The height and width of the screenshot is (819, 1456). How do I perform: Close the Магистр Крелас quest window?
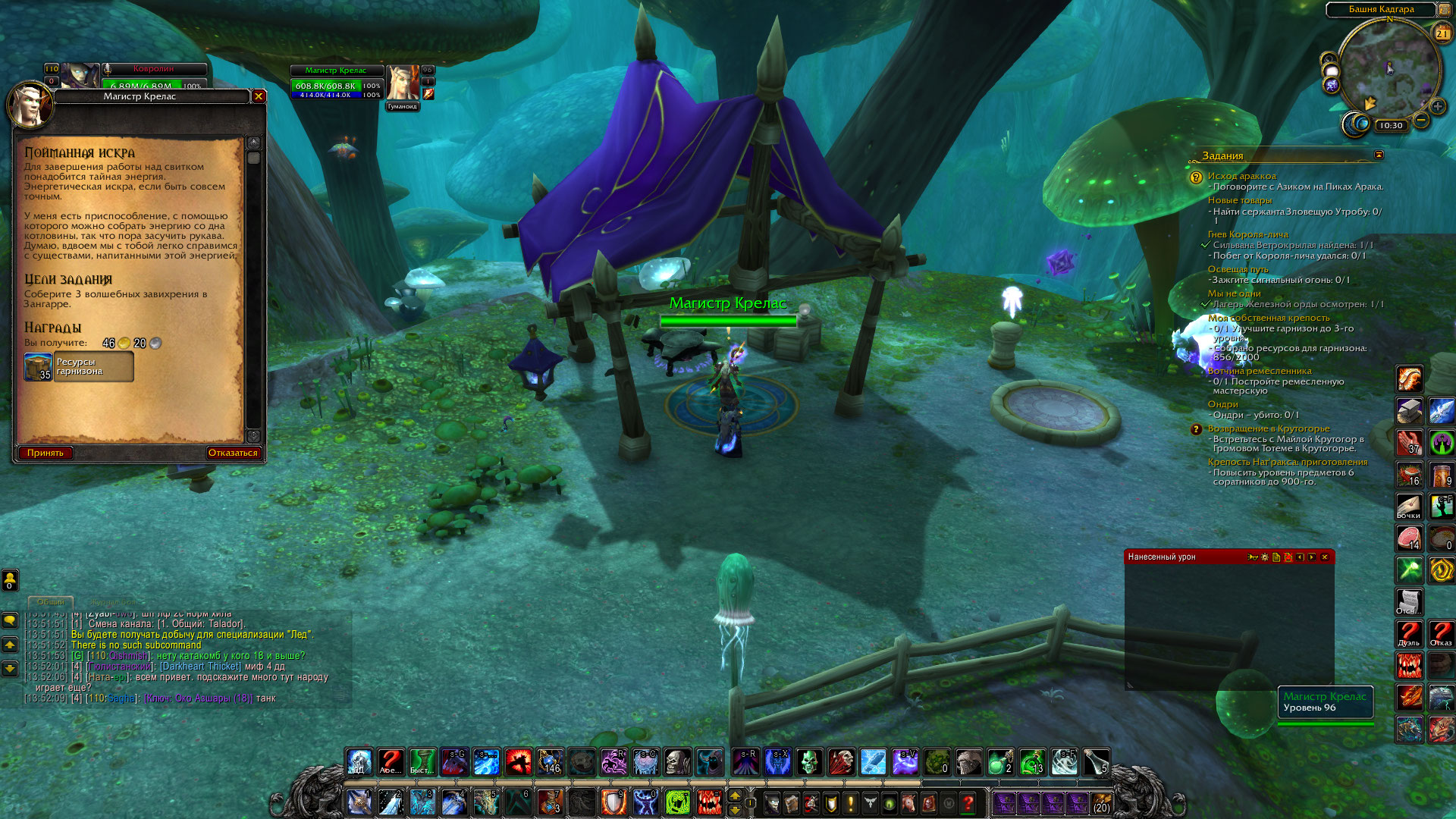click(259, 96)
